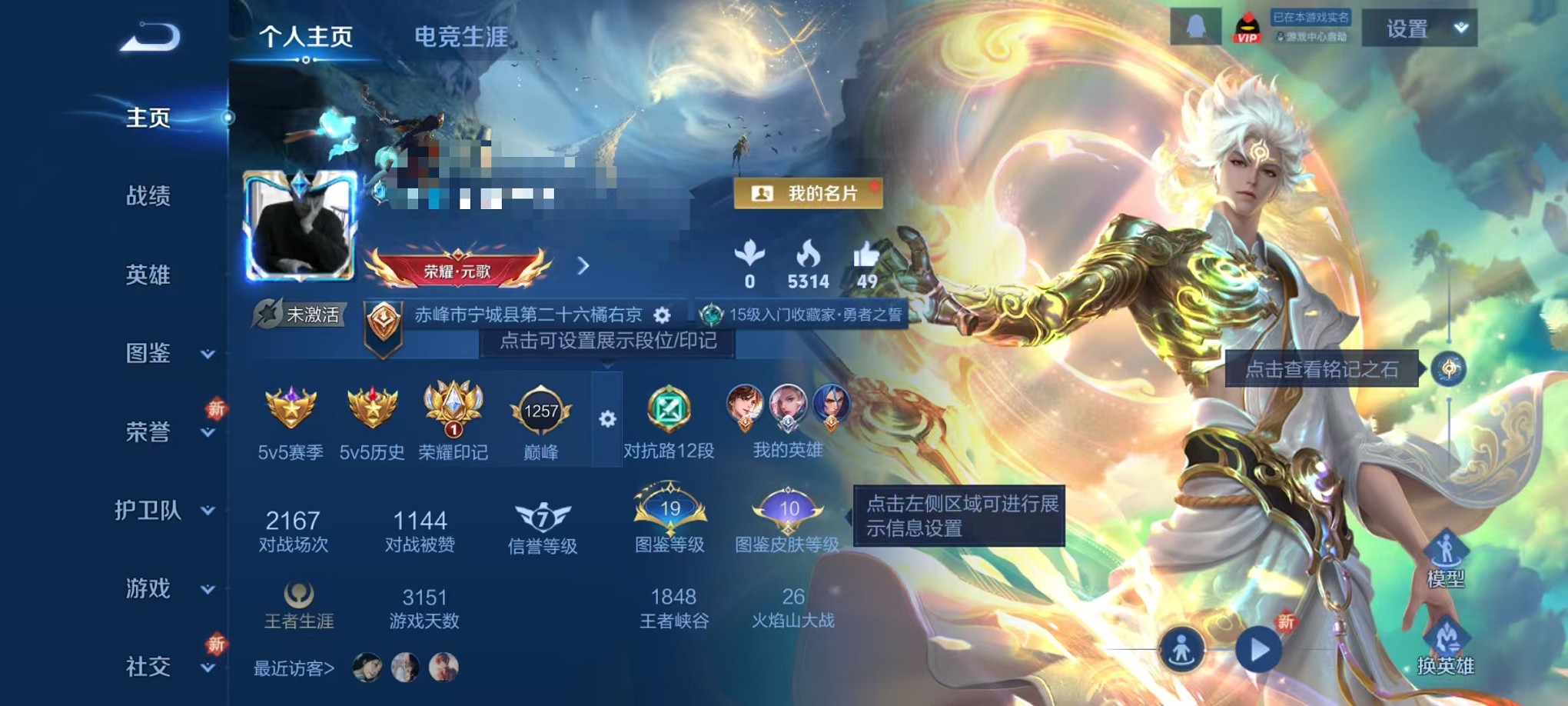
Task: Open the 最近访客 link
Action: 293,668
